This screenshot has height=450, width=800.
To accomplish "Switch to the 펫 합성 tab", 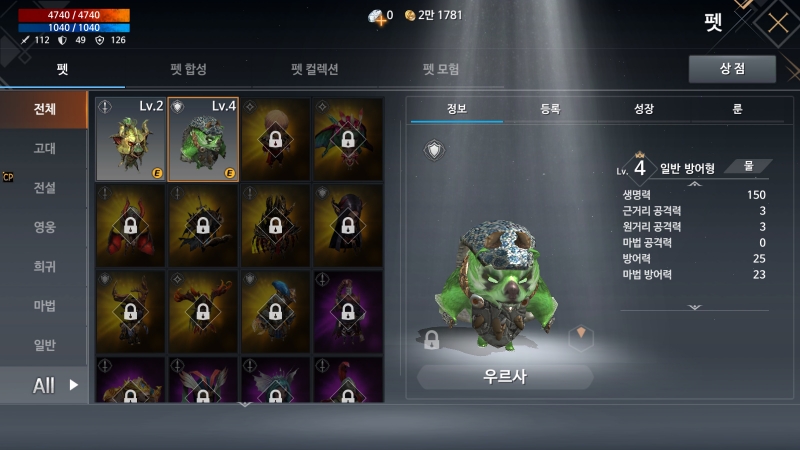I will (188, 69).
